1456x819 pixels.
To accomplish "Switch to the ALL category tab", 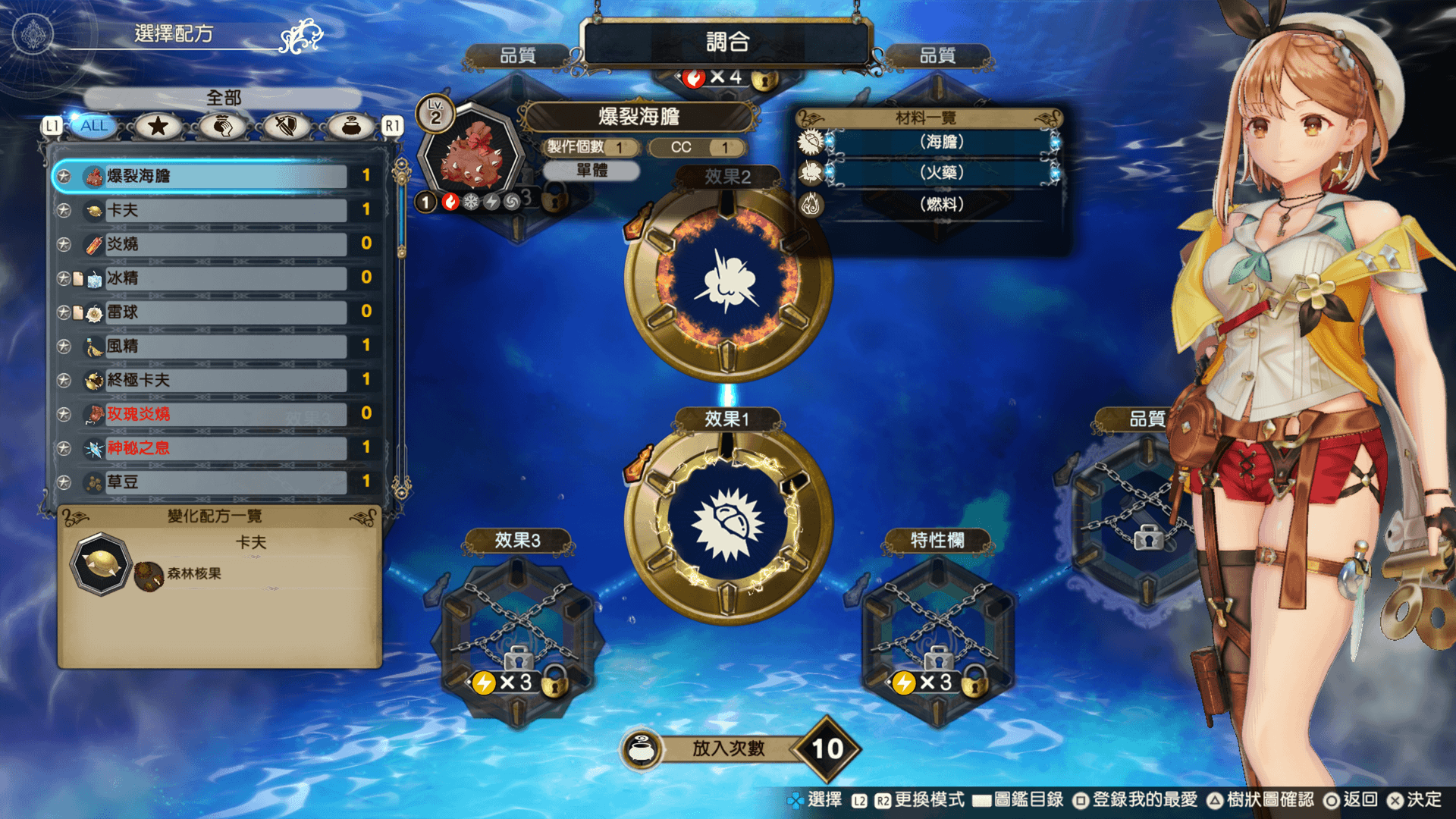I will (94, 126).
